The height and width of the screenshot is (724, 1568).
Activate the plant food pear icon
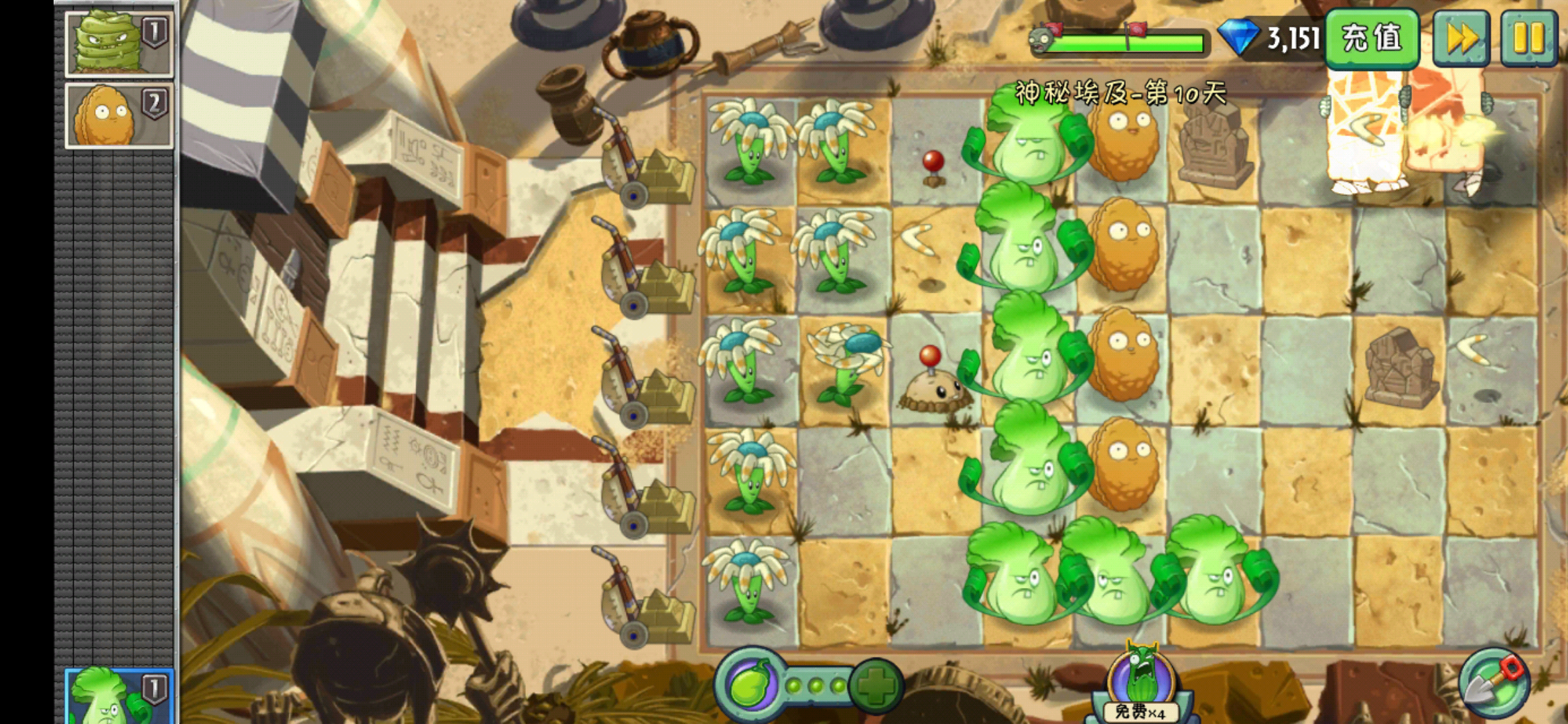tap(750, 685)
